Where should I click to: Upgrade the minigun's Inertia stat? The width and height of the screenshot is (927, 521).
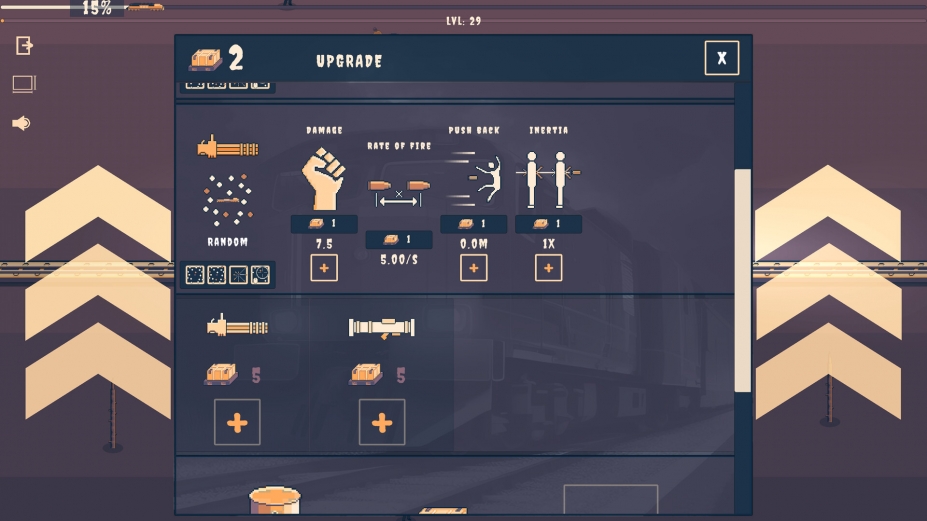coord(548,268)
